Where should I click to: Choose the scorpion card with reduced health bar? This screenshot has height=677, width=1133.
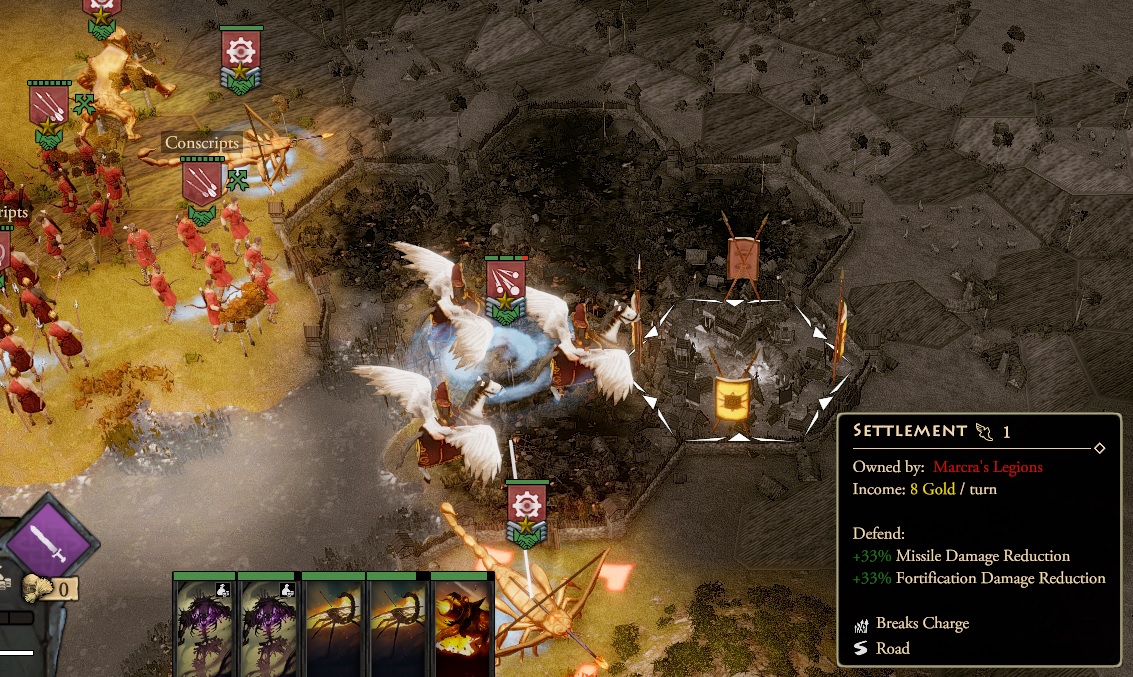[x=398, y=626]
